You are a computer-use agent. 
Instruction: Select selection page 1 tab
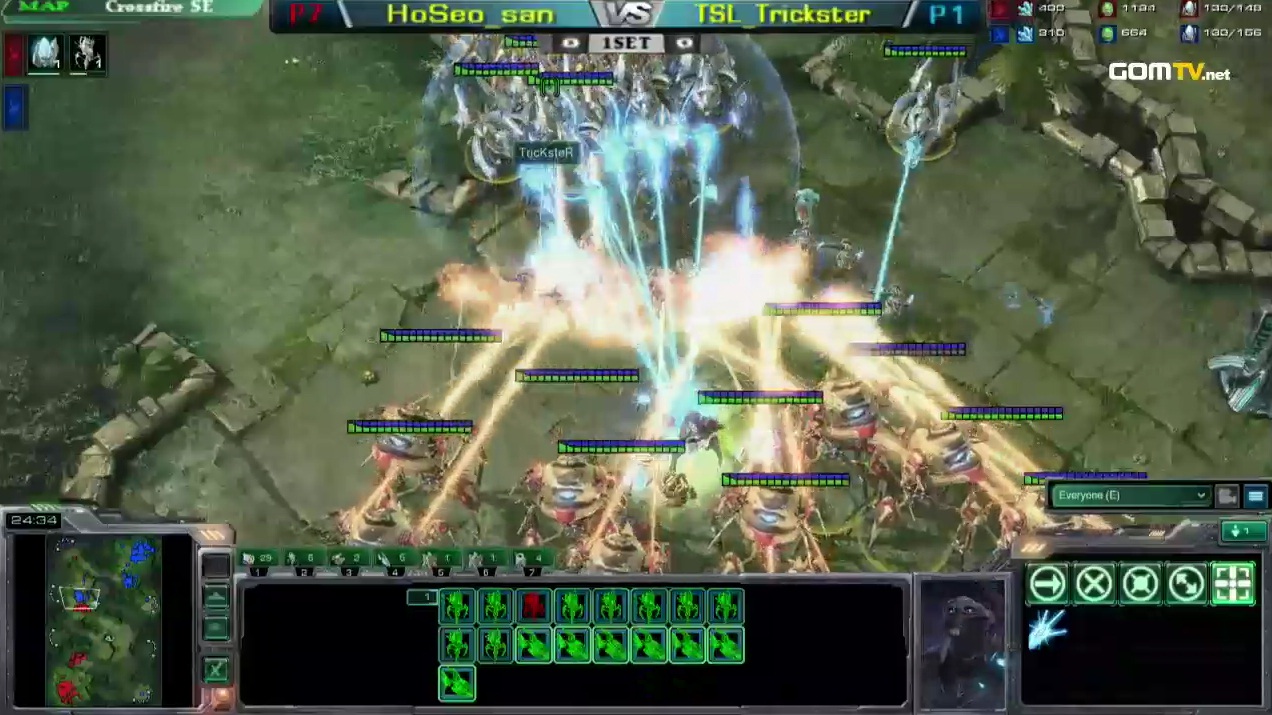(422, 597)
